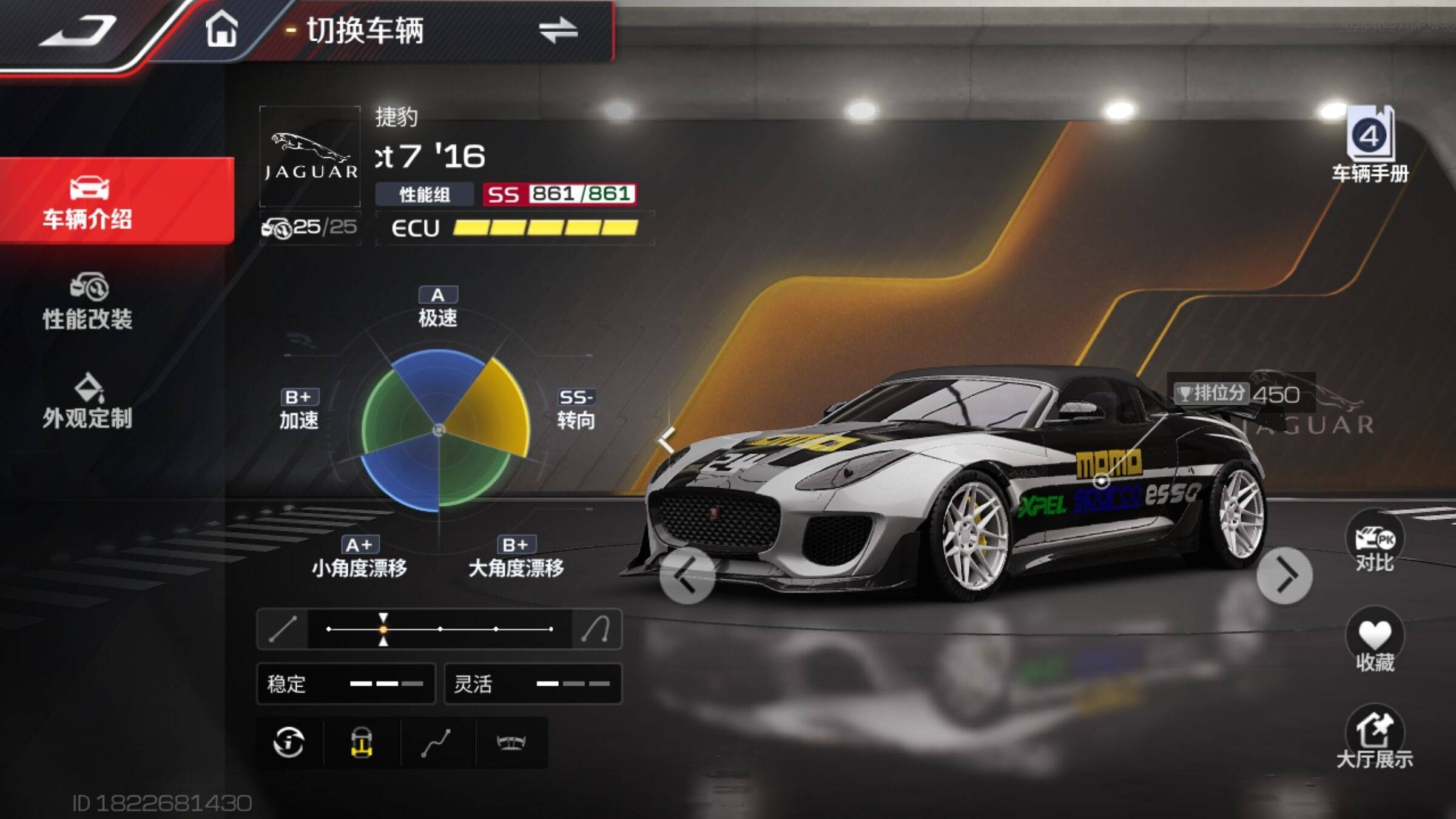Open the 车辆手册 vehicle manual
The height and width of the screenshot is (819, 1456).
(x=1370, y=146)
